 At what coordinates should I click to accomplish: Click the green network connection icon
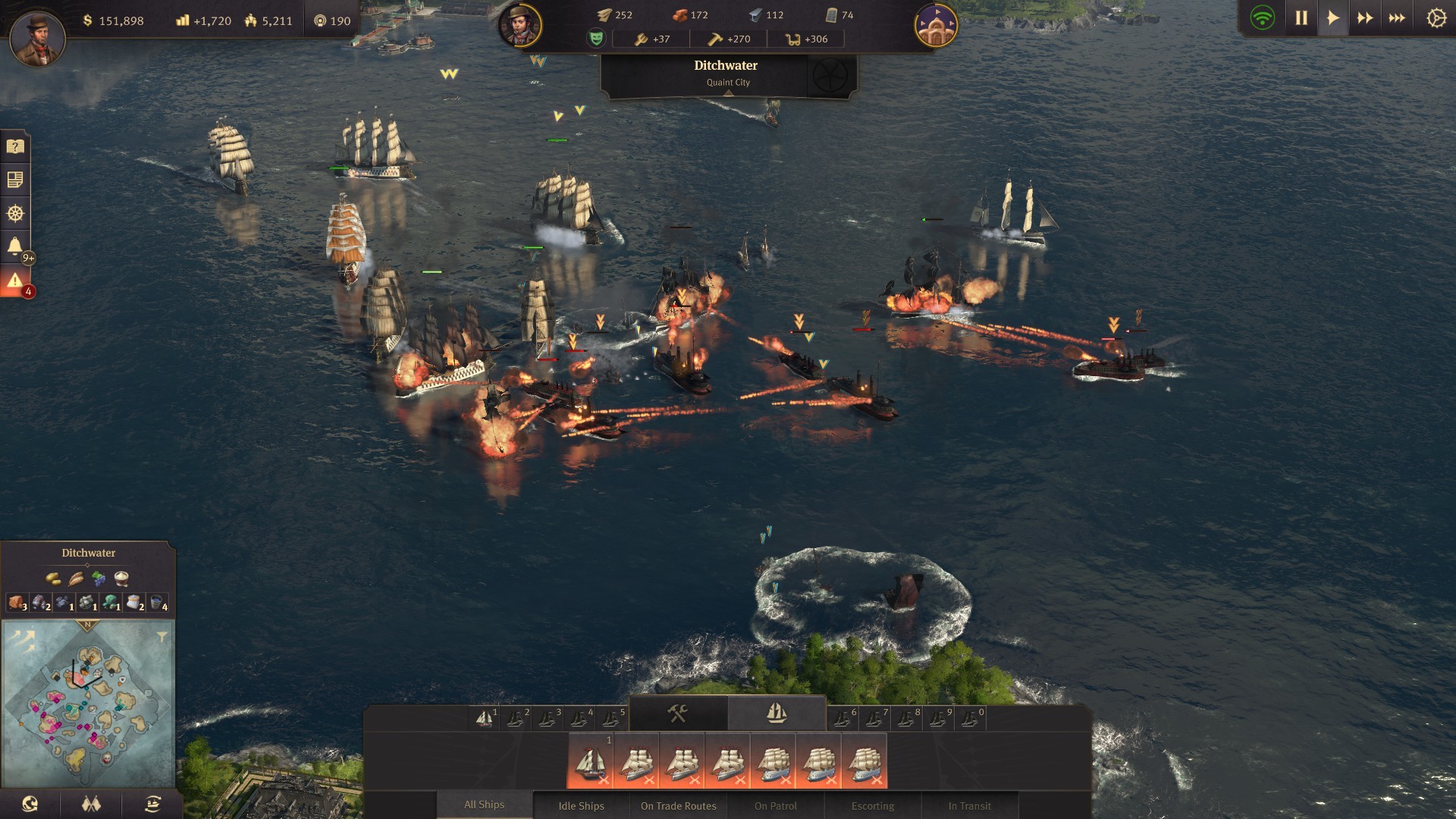click(1263, 18)
